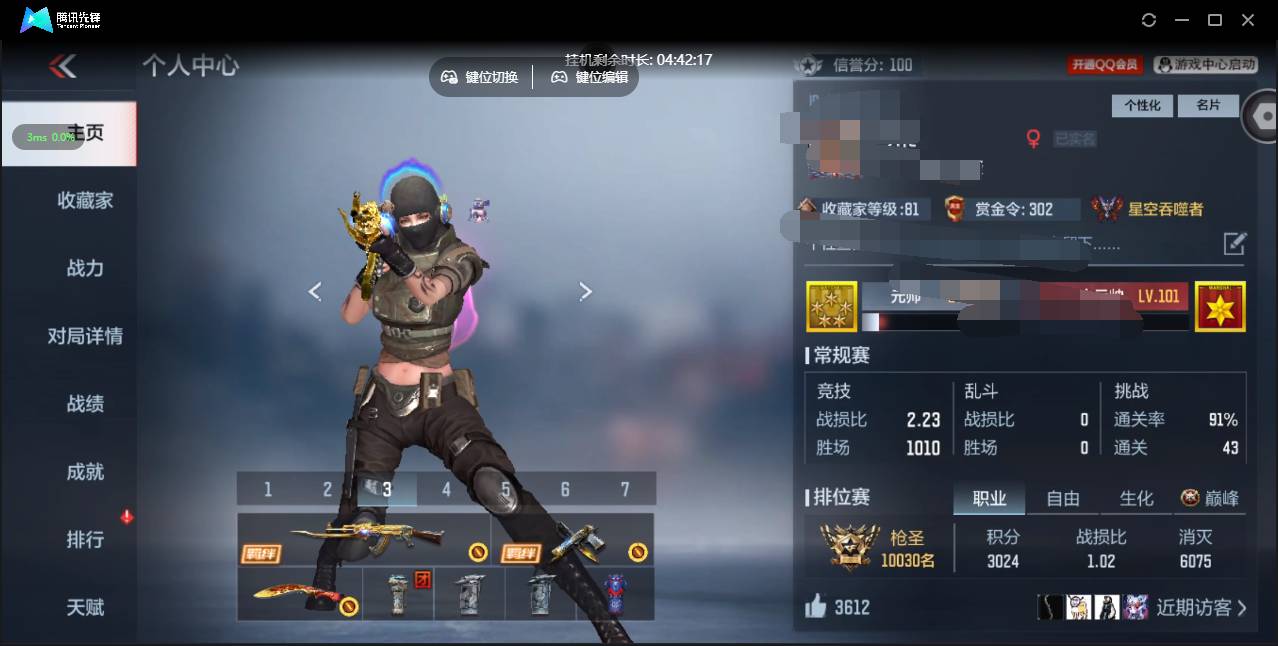Select the 巅峰 ranked tab

click(x=1210, y=498)
